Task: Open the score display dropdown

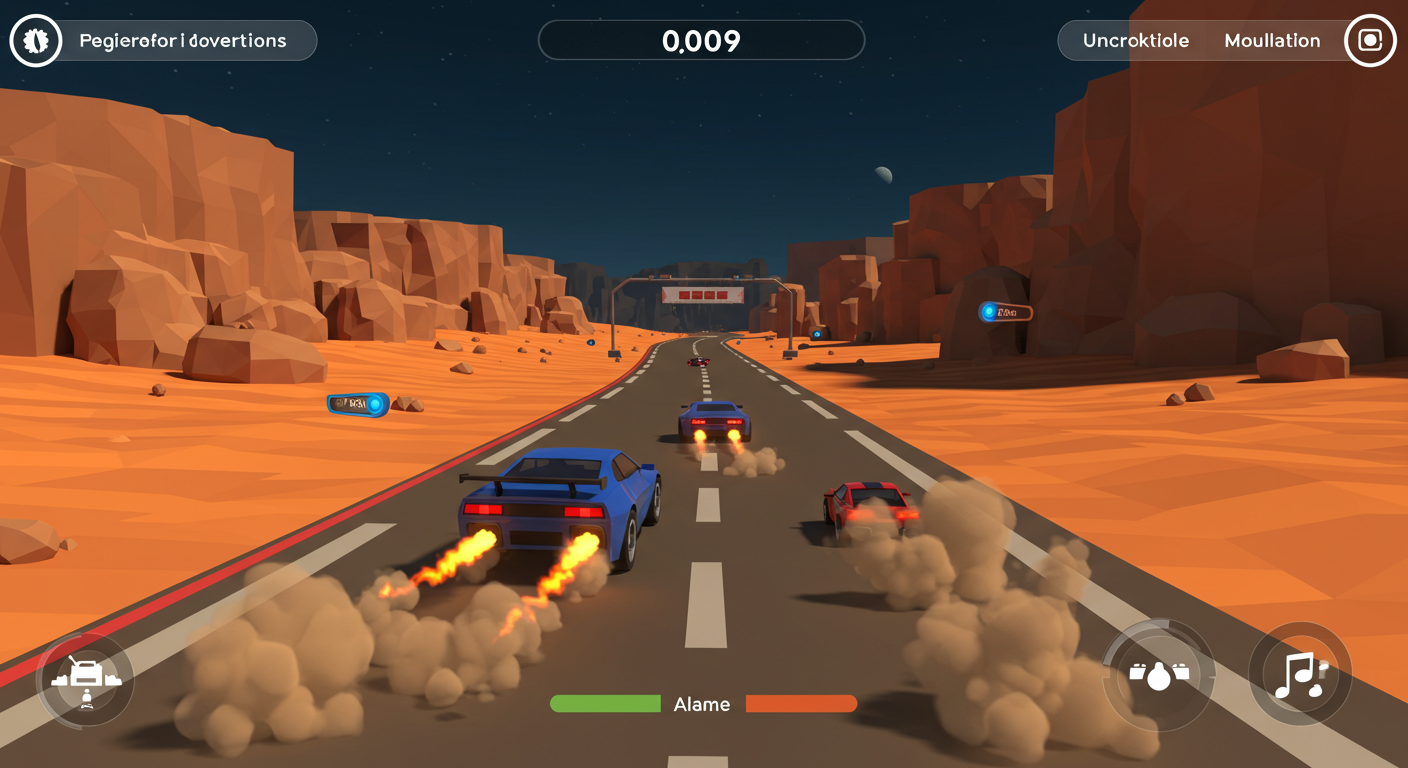Action: pos(701,40)
